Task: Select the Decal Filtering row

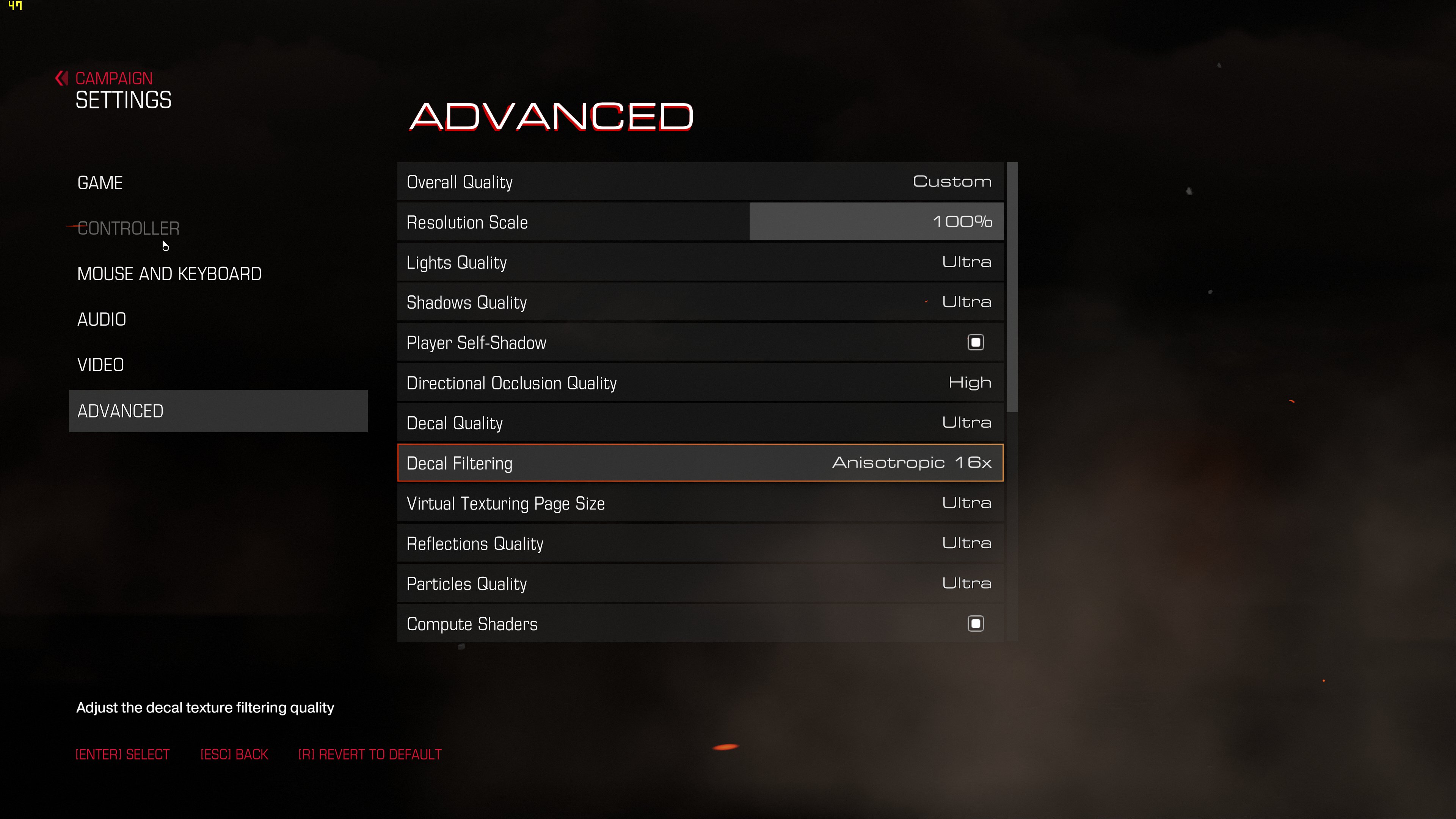Action: pos(700,463)
